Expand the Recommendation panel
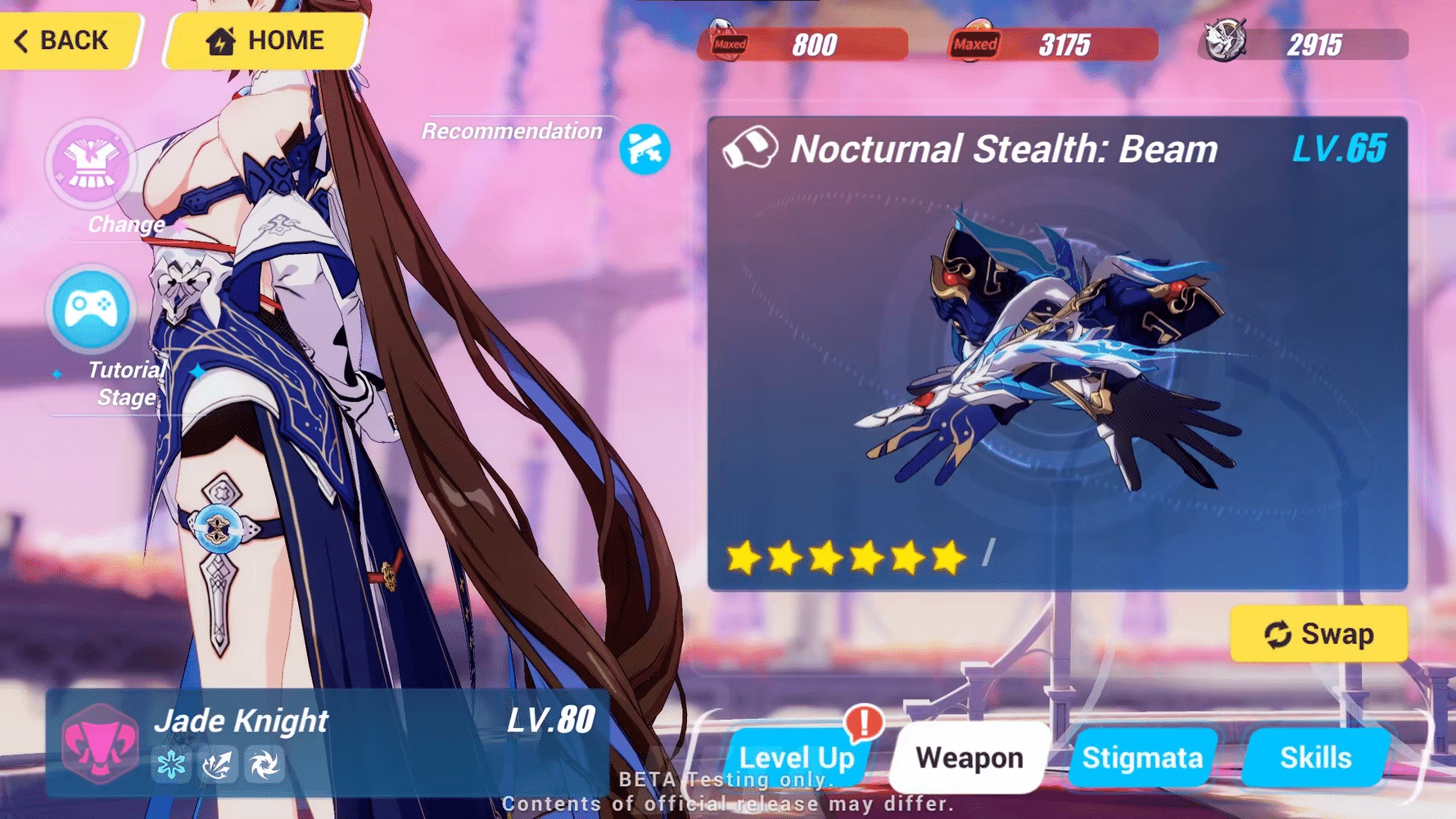The height and width of the screenshot is (819, 1456). click(x=512, y=131)
